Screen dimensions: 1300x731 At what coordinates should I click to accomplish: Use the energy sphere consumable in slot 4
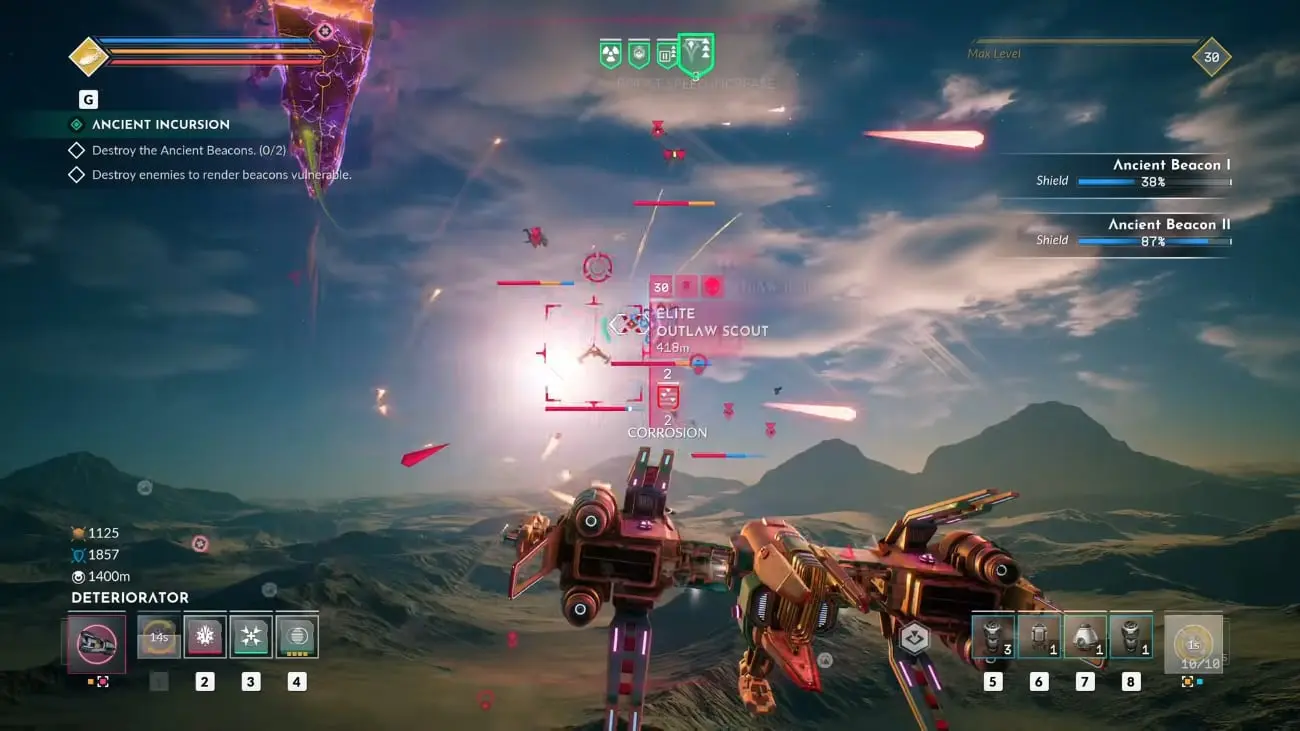[x=295, y=635]
